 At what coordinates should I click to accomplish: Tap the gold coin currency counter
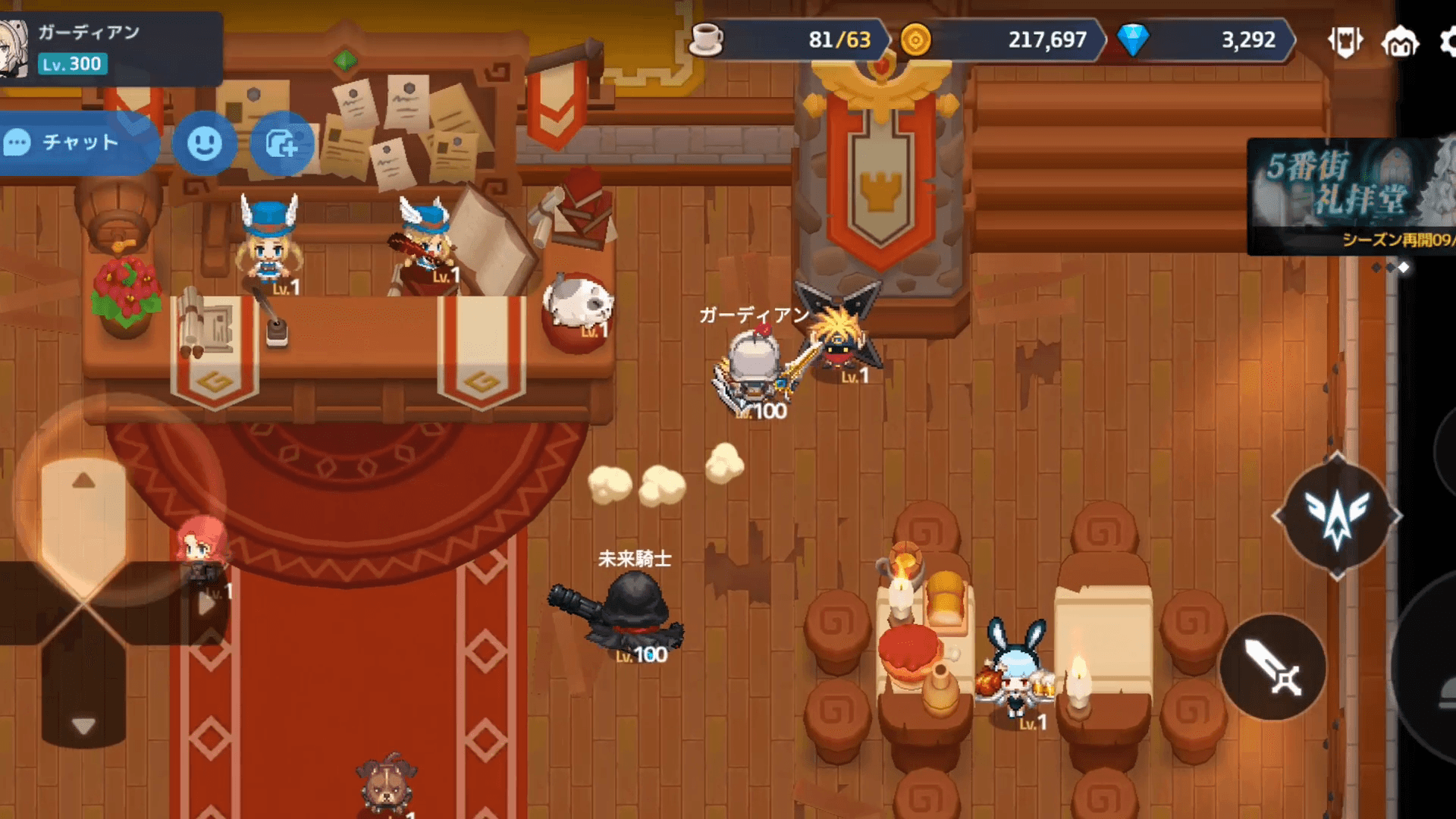tap(1001, 39)
